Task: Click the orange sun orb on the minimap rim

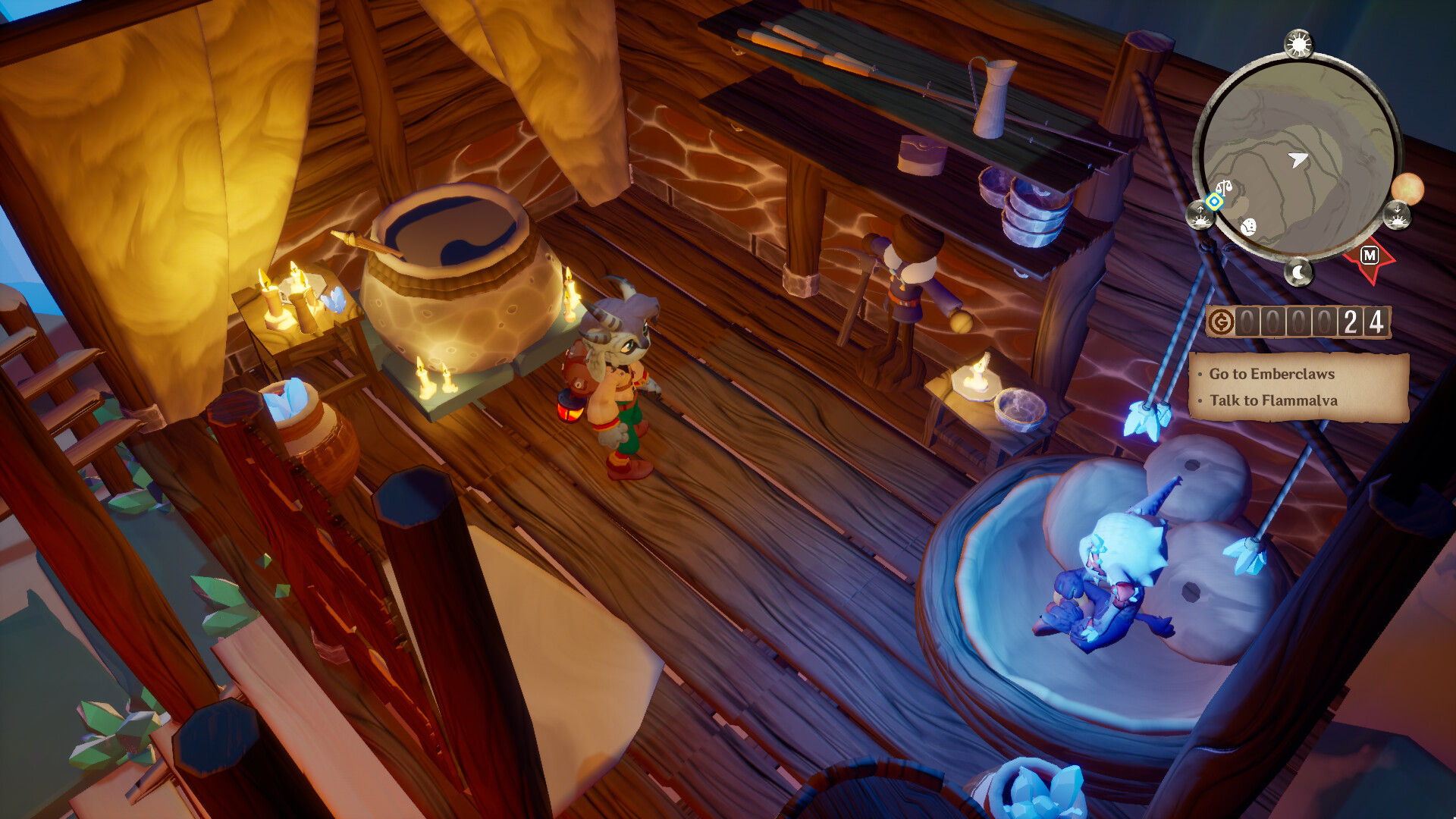Action: (x=1407, y=189)
